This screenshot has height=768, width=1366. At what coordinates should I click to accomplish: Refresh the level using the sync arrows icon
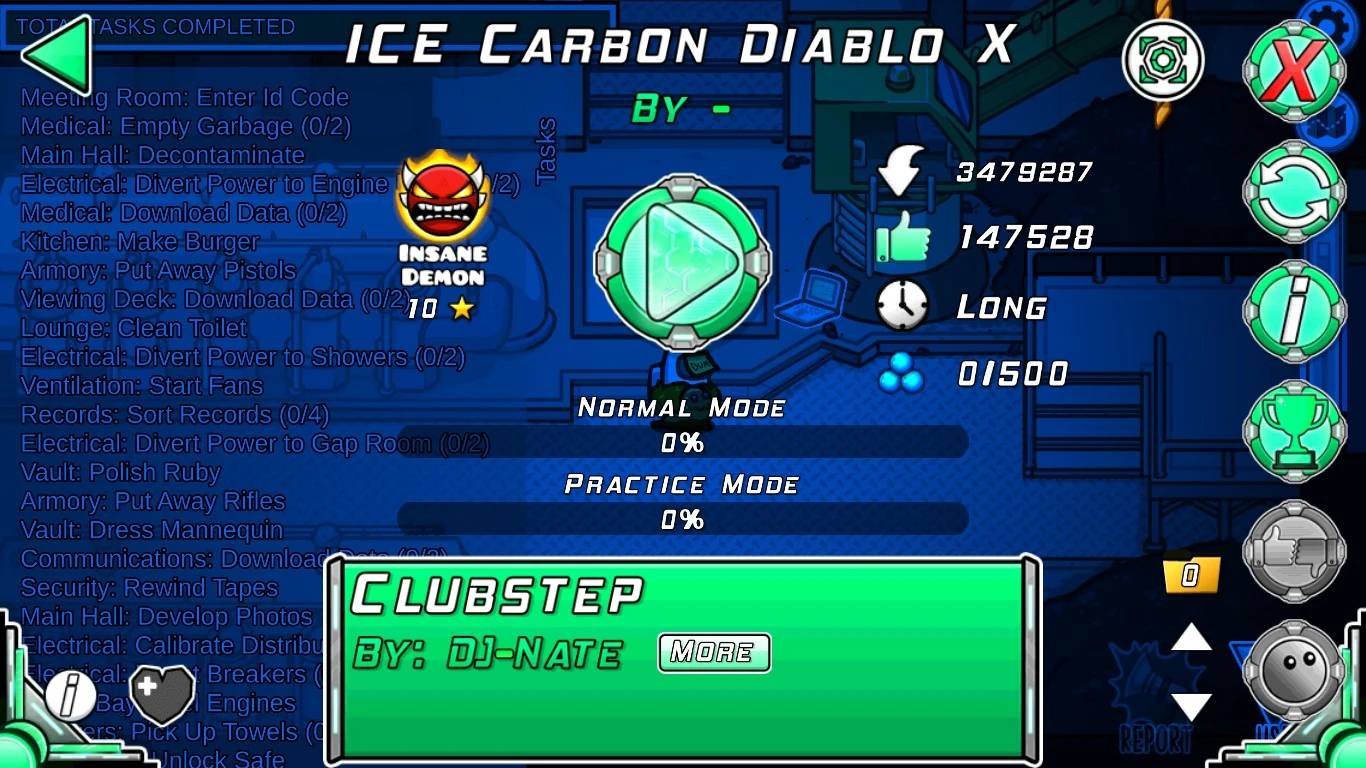[x=1295, y=190]
